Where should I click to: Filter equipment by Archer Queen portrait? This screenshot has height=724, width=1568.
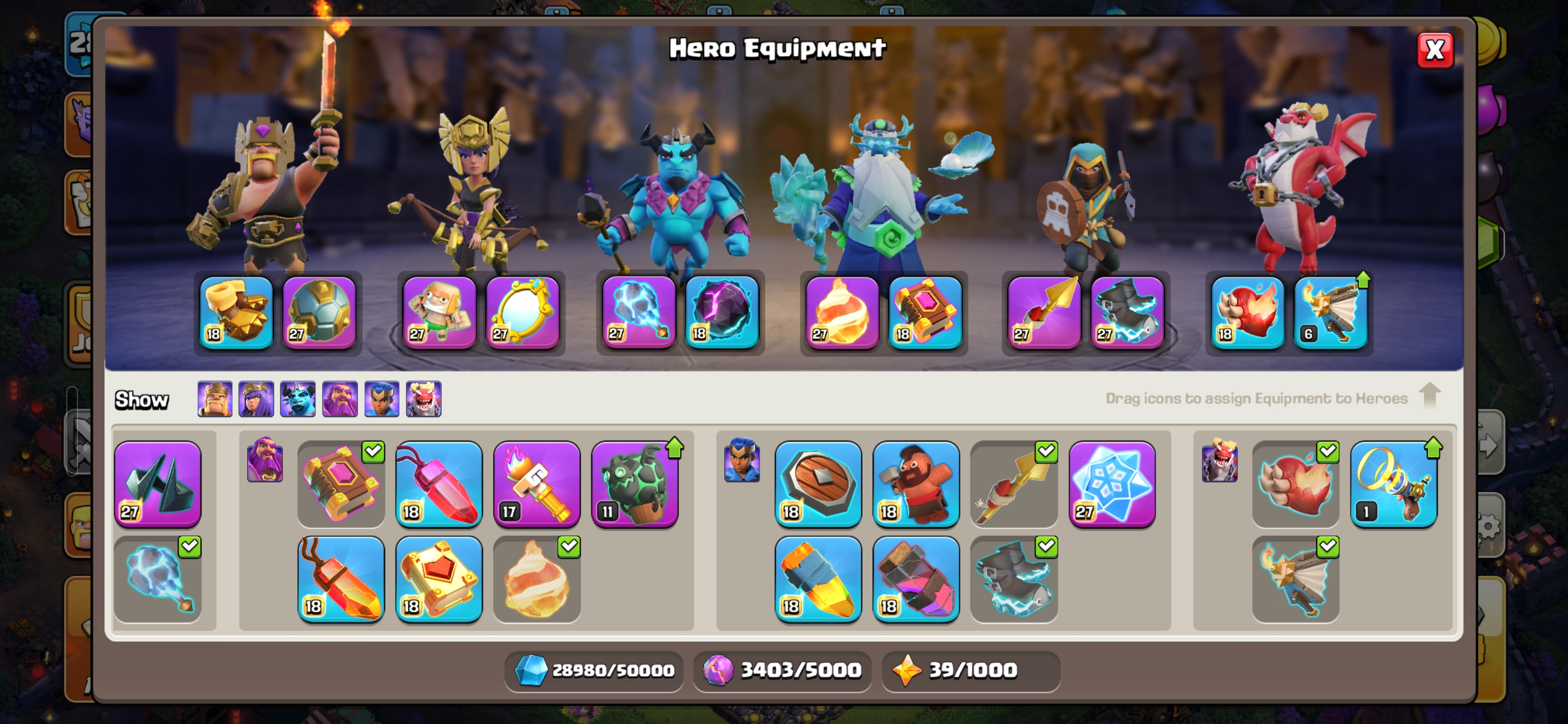[x=256, y=399]
